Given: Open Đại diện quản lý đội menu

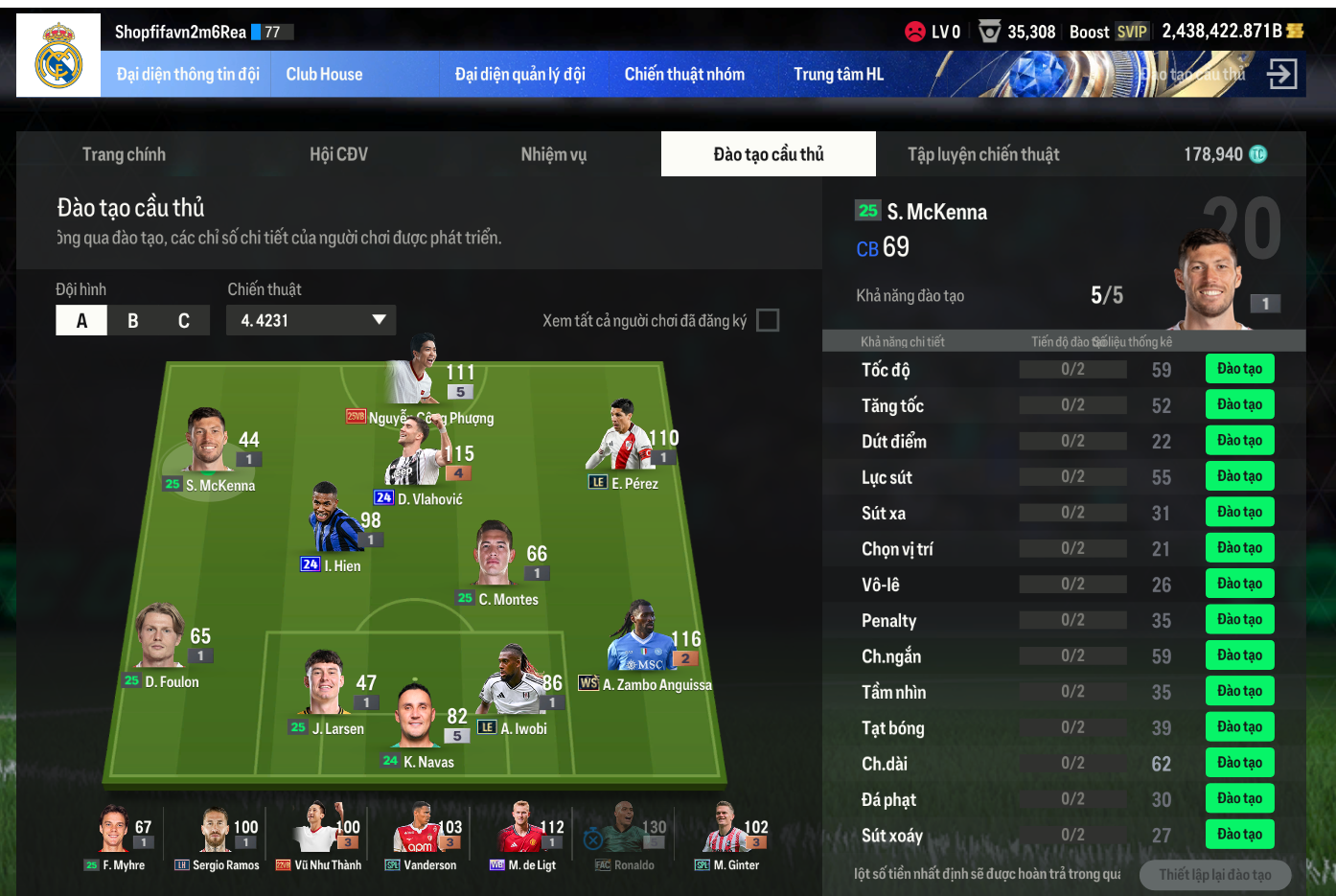Looking at the screenshot, I should [x=519, y=75].
